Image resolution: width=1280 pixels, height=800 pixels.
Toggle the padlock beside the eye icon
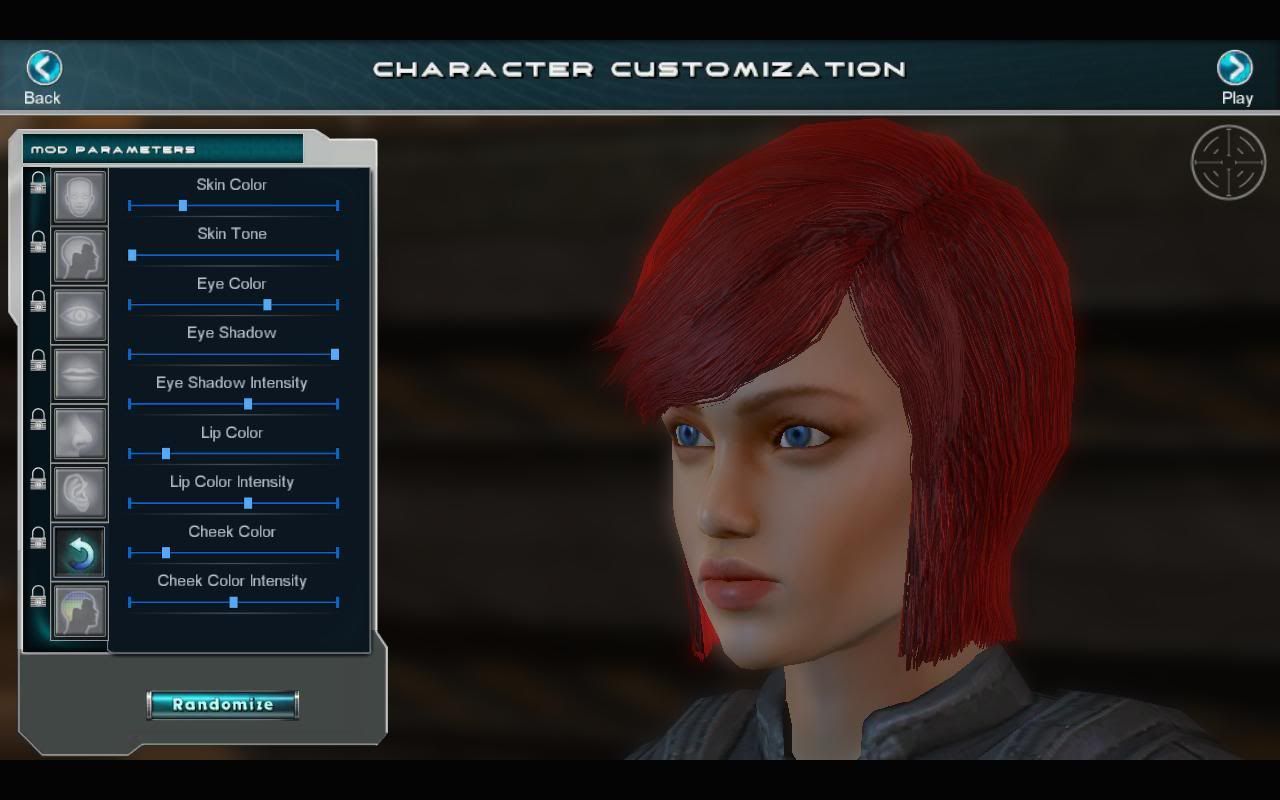click(38, 301)
